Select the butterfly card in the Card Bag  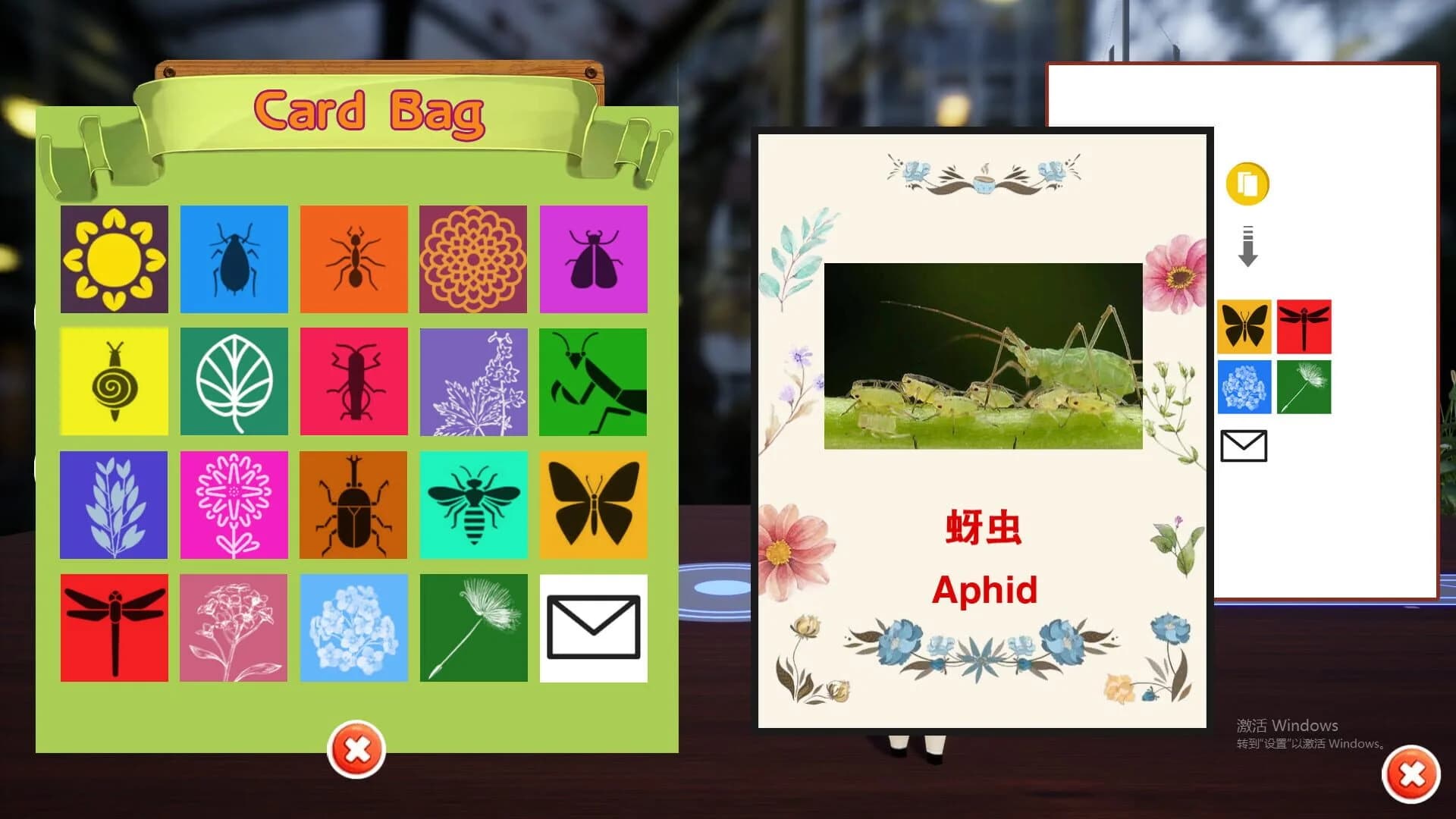(595, 505)
